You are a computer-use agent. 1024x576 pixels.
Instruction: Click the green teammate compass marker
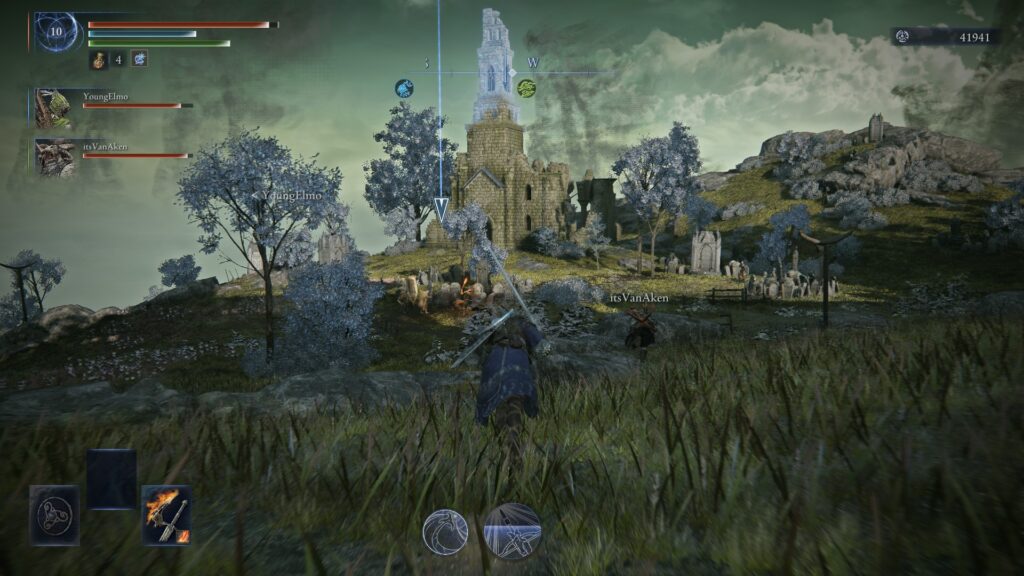[x=526, y=88]
